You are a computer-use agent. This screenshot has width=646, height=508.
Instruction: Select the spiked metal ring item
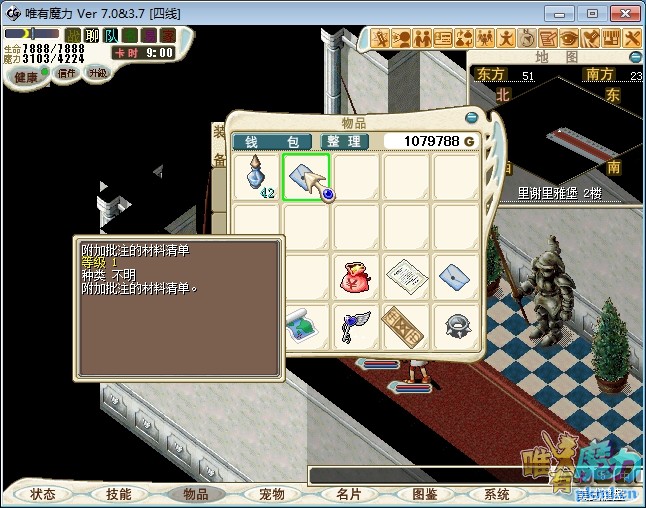click(457, 326)
